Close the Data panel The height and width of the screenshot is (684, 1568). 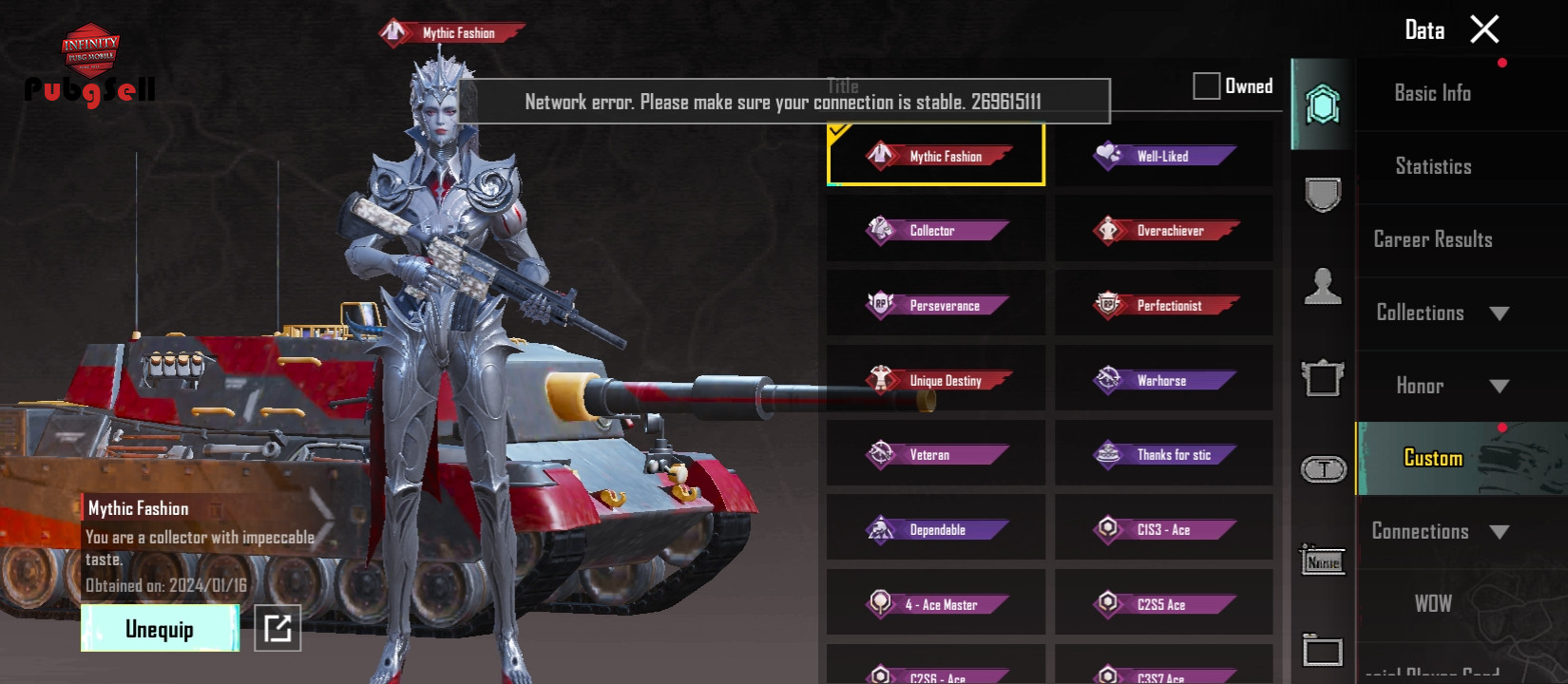[1484, 29]
